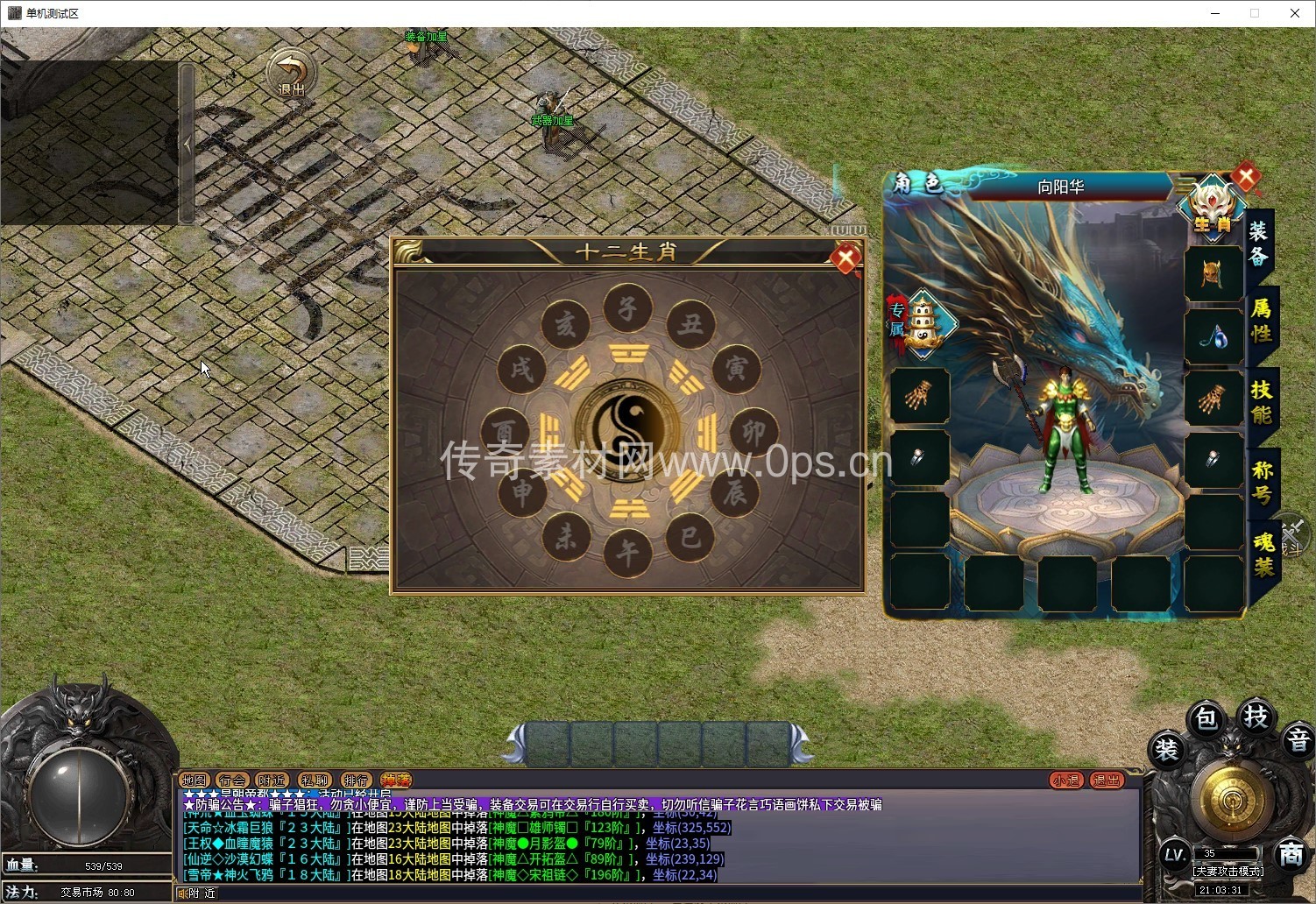Screen dimensions: 1316x904
Task: Toggle the 音 sound button
Action: (1298, 741)
